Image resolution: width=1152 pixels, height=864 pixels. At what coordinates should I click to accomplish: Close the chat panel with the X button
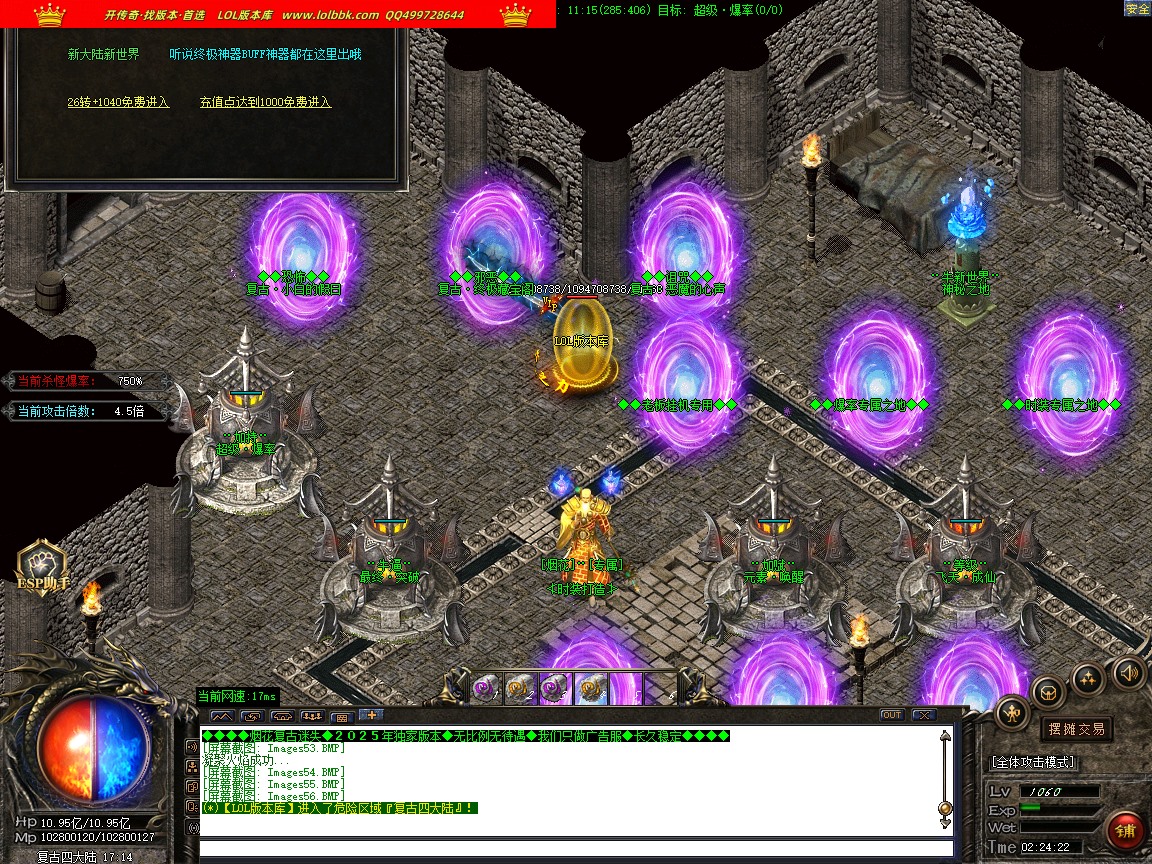(923, 715)
